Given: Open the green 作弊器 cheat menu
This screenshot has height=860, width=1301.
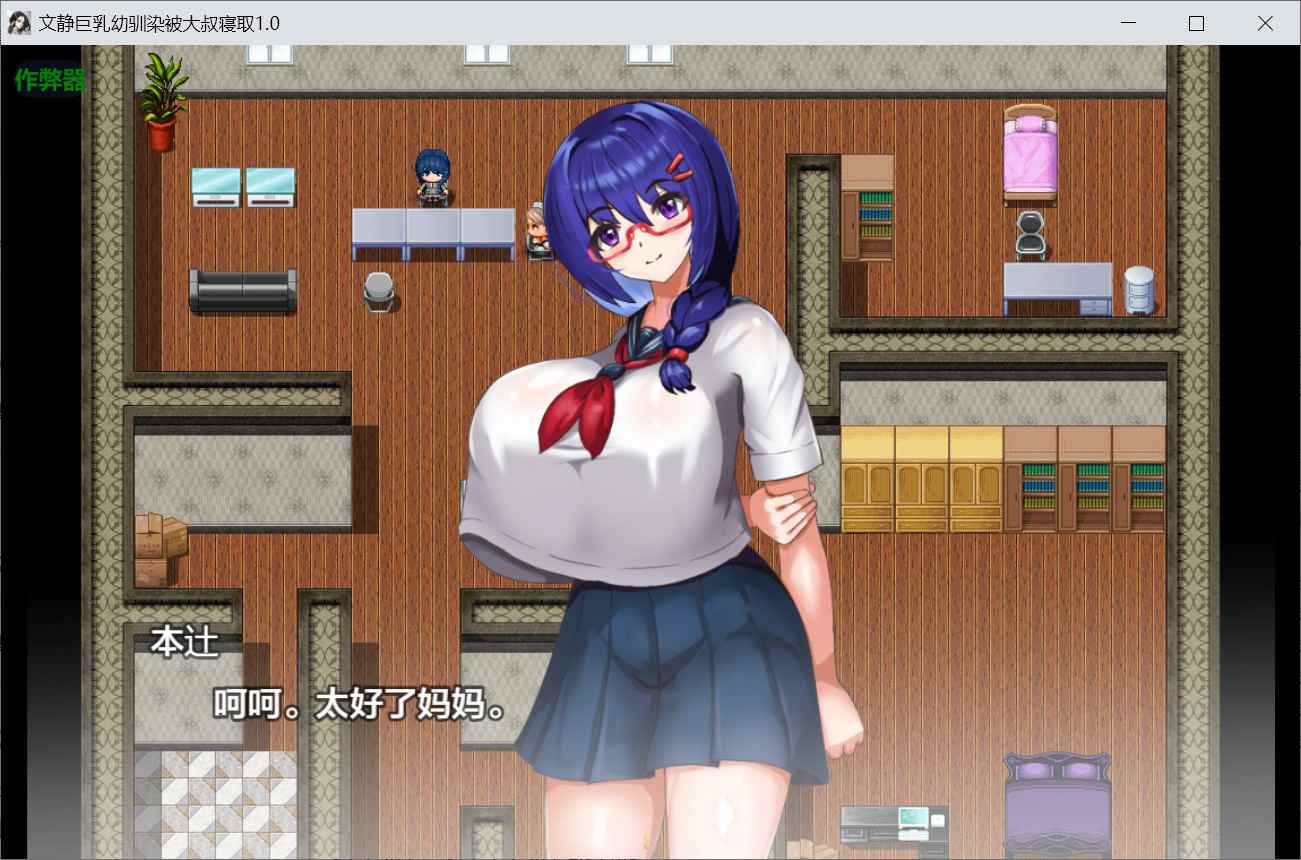Looking at the screenshot, I should (x=50, y=81).
